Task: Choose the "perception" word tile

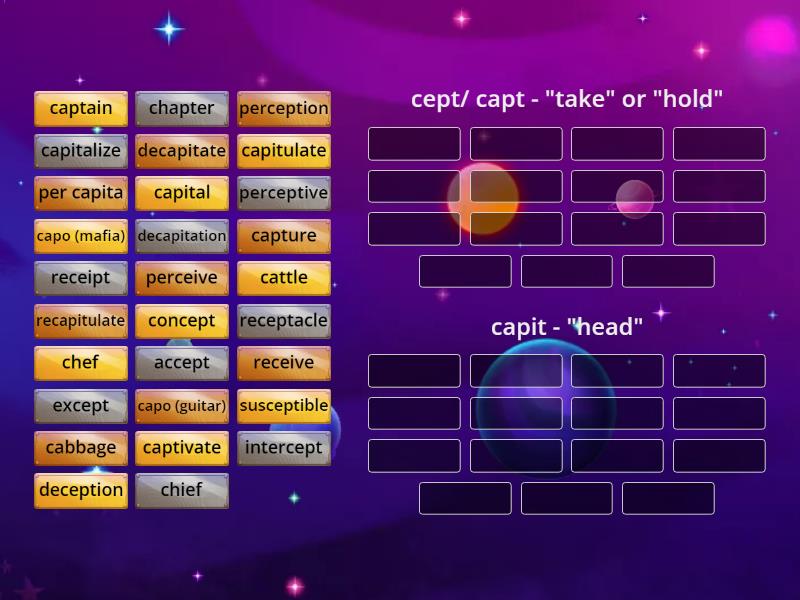Action: tap(284, 108)
